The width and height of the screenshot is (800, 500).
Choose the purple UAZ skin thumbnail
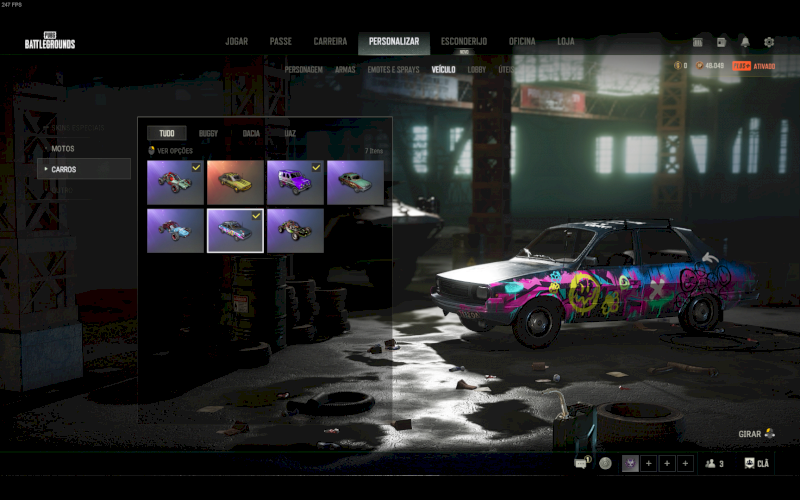(295, 182)
